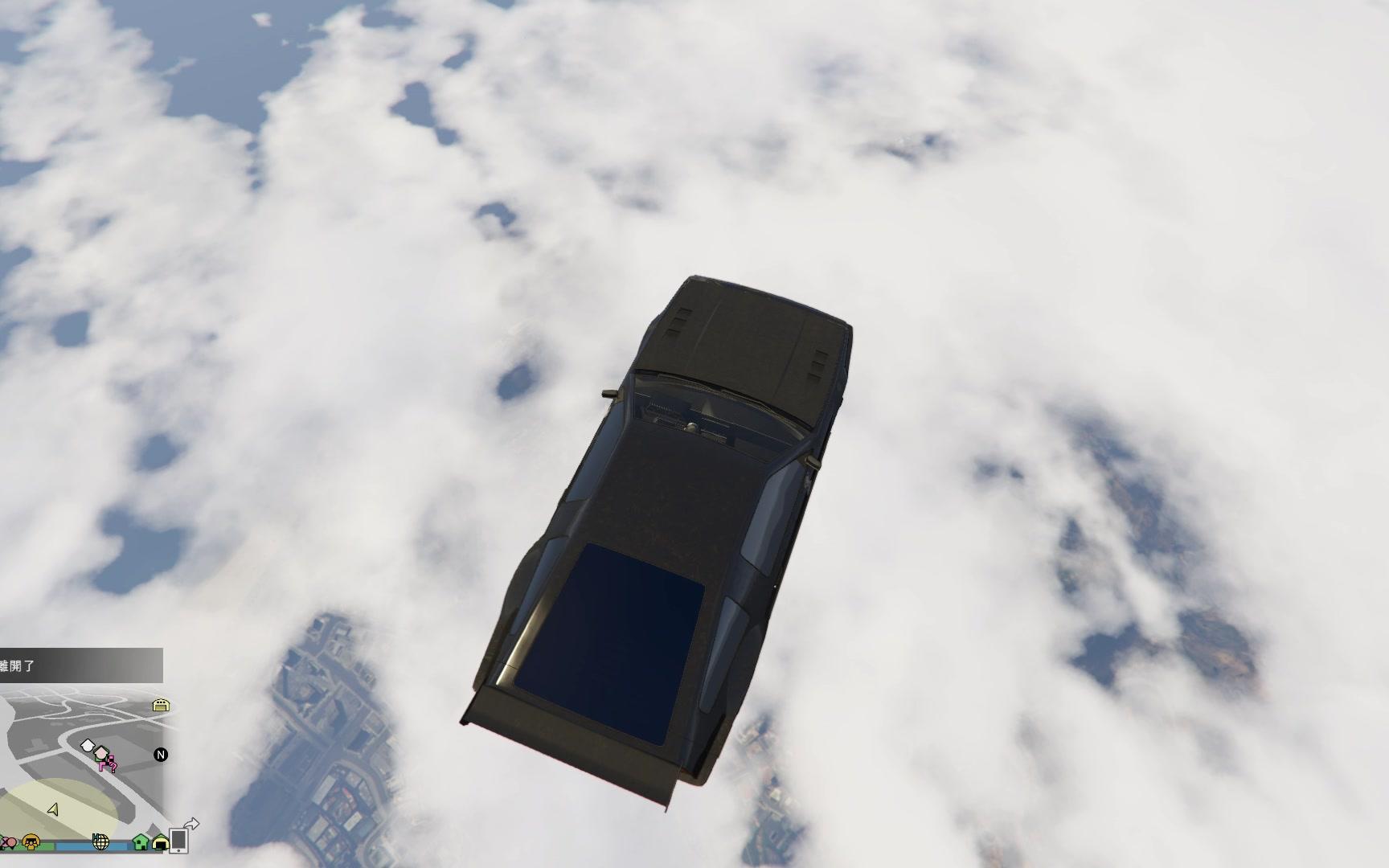Select the yellow mask blip

click(x=31, y=842)
